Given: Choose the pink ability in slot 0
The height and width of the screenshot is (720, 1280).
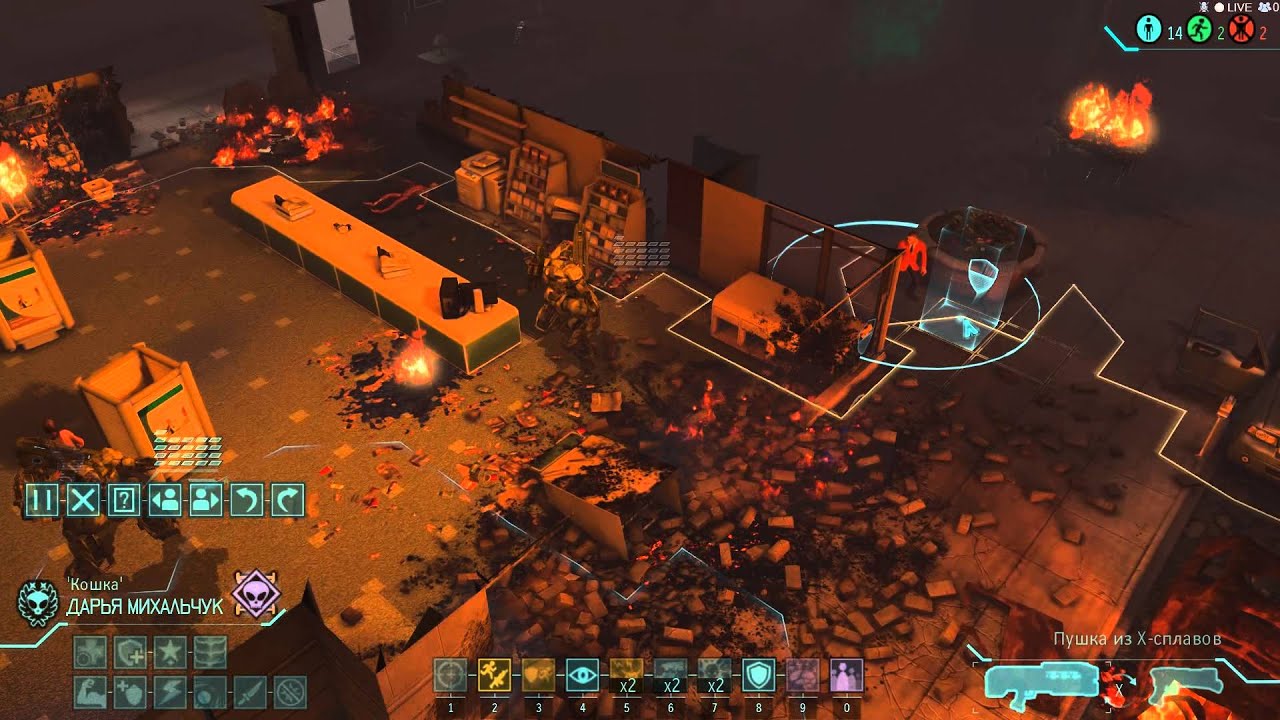Looking at the screenshot, I should point(846,675).
